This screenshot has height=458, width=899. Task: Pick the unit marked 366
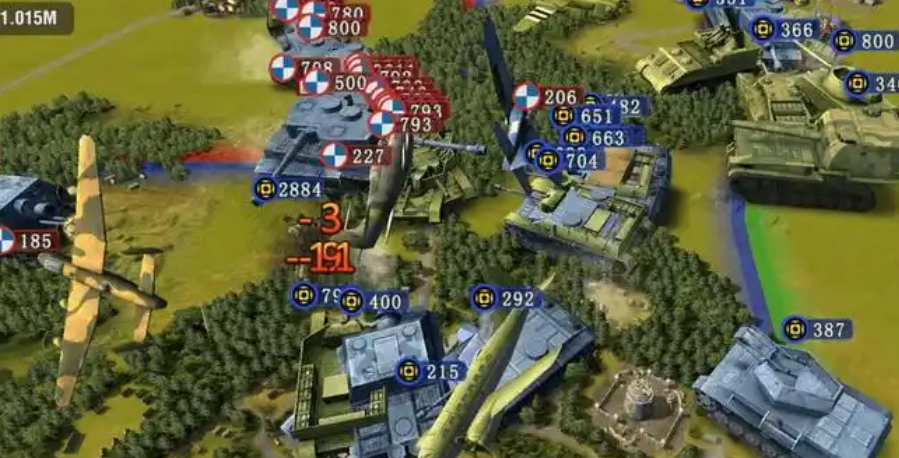[783, 30]
